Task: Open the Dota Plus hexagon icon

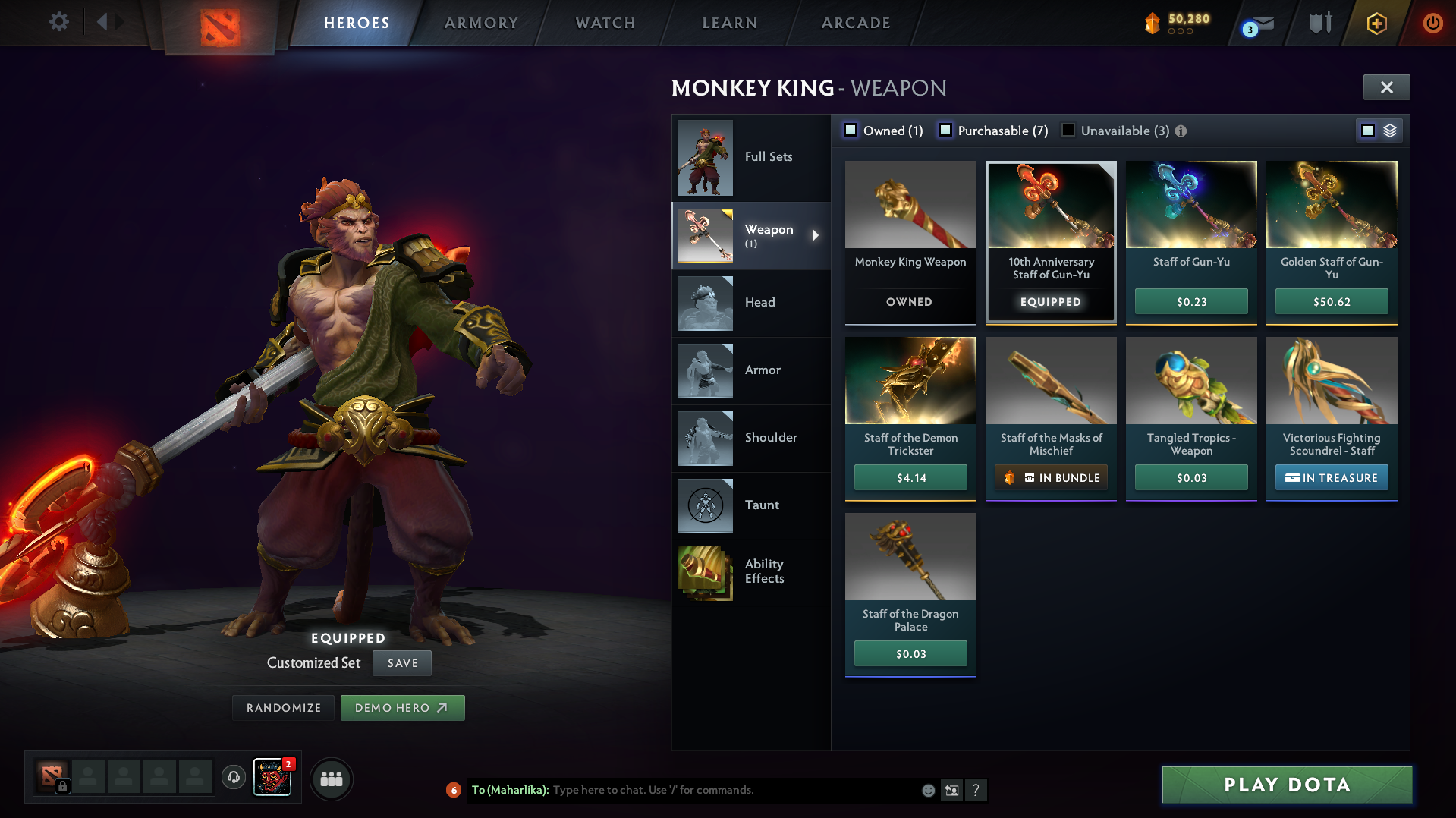Action: [x=1376, y=23]
